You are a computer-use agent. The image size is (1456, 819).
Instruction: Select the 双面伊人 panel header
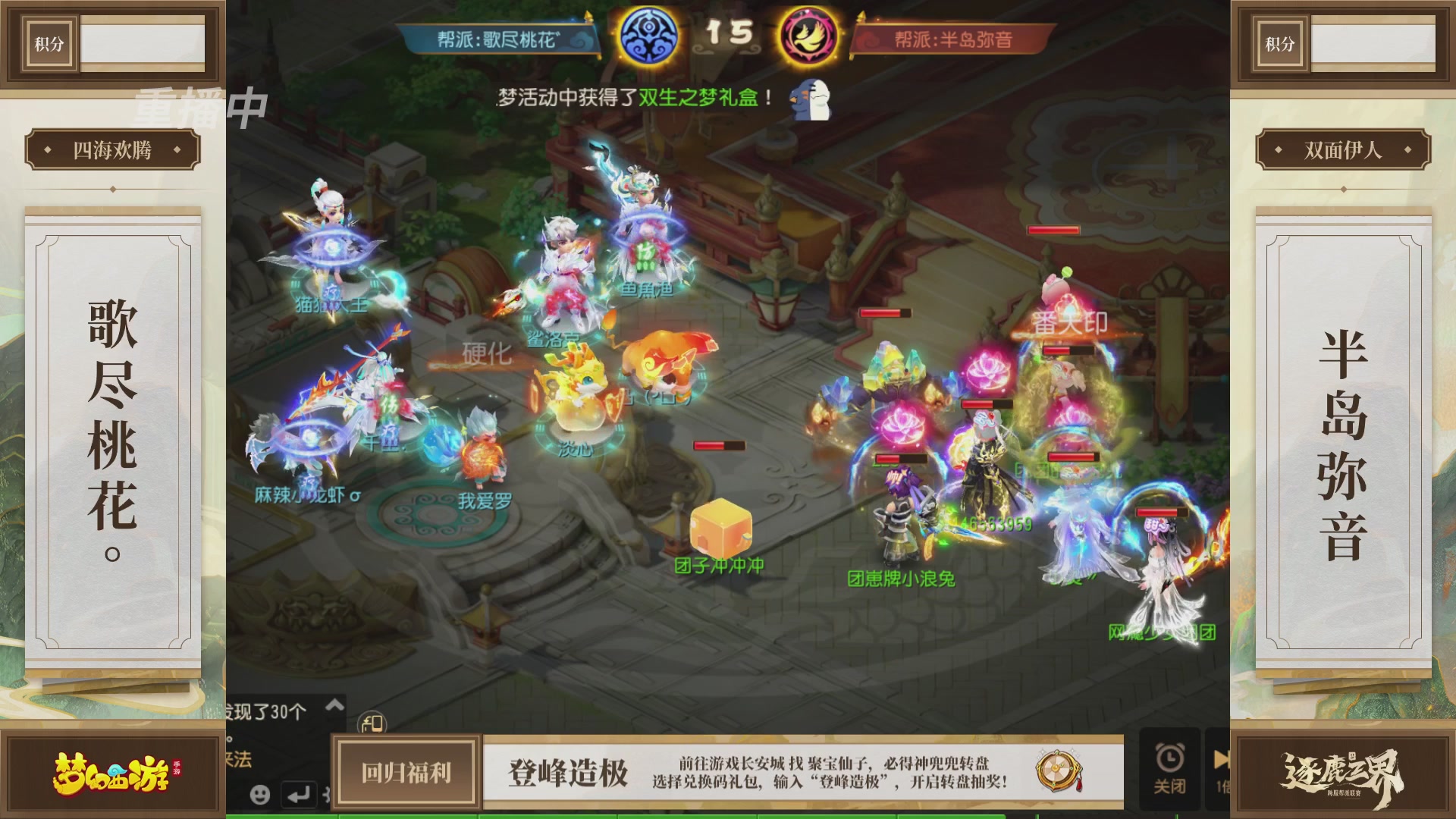click(x=1343, y=149)
